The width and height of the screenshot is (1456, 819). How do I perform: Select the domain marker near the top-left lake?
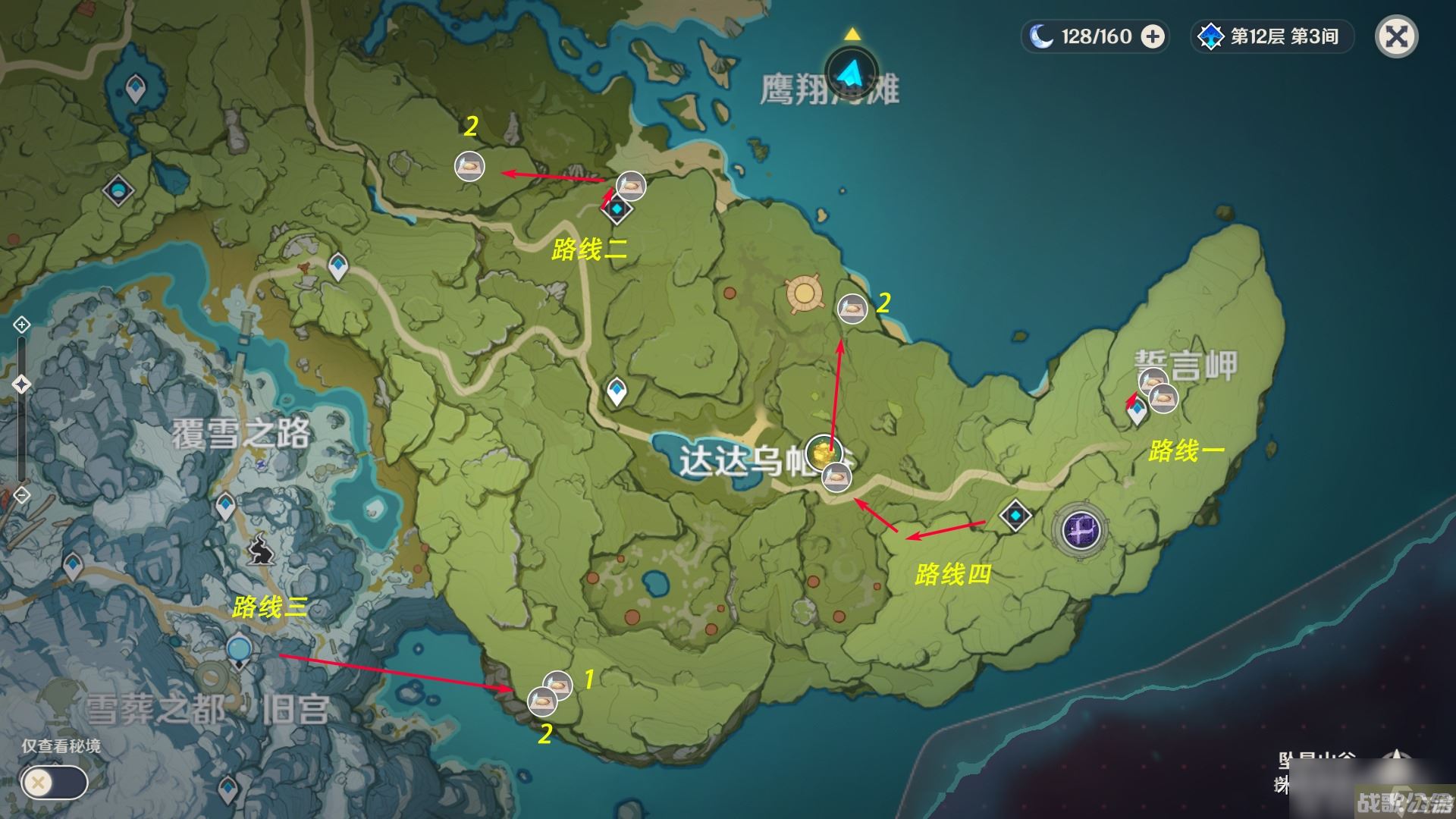coord(119,190)
